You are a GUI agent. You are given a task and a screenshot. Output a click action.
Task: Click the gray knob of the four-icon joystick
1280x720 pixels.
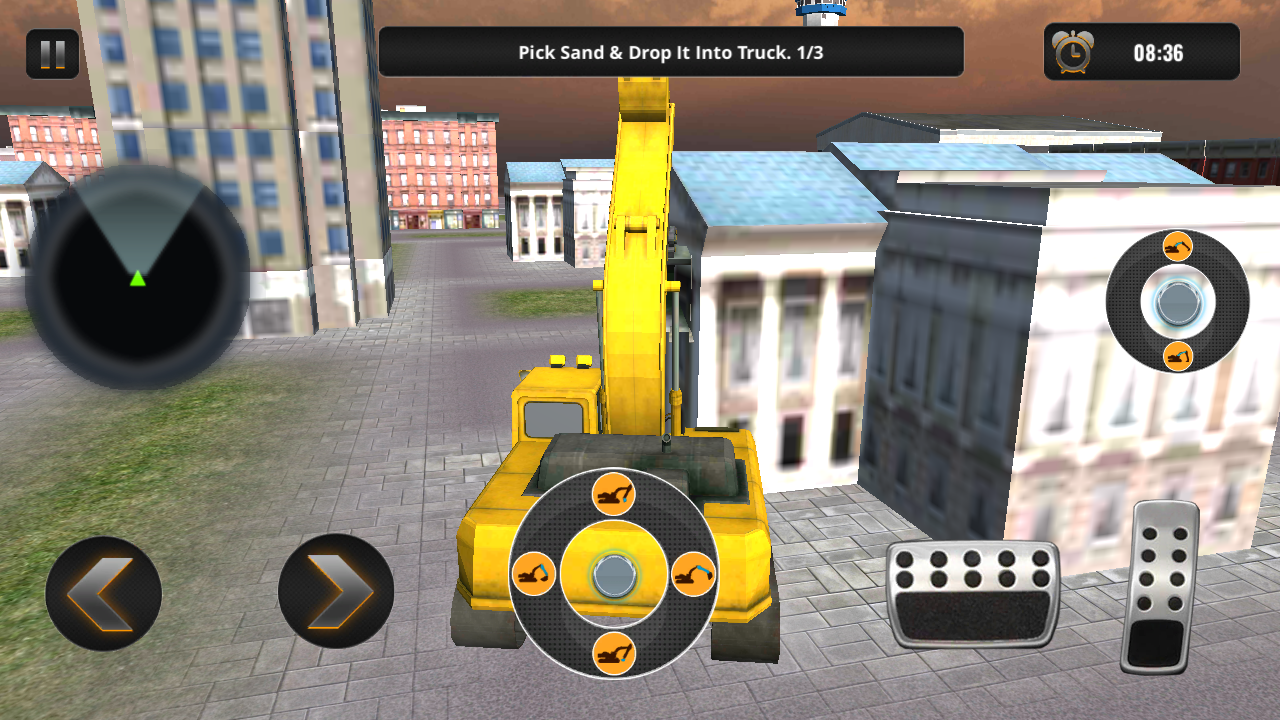[x=612, y=575]
